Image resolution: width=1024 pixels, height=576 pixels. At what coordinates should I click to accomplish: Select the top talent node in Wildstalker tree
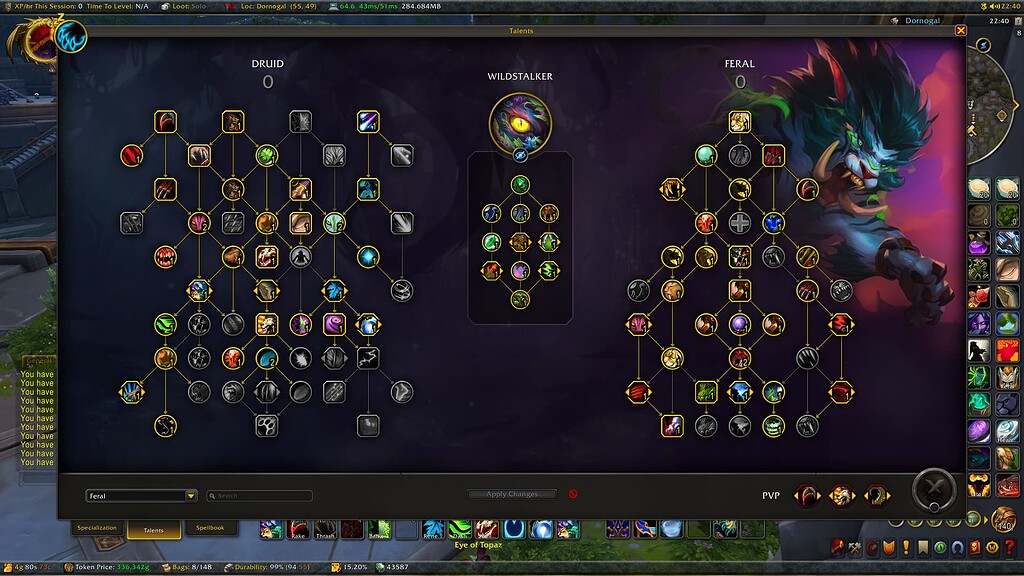click(520, 184)
